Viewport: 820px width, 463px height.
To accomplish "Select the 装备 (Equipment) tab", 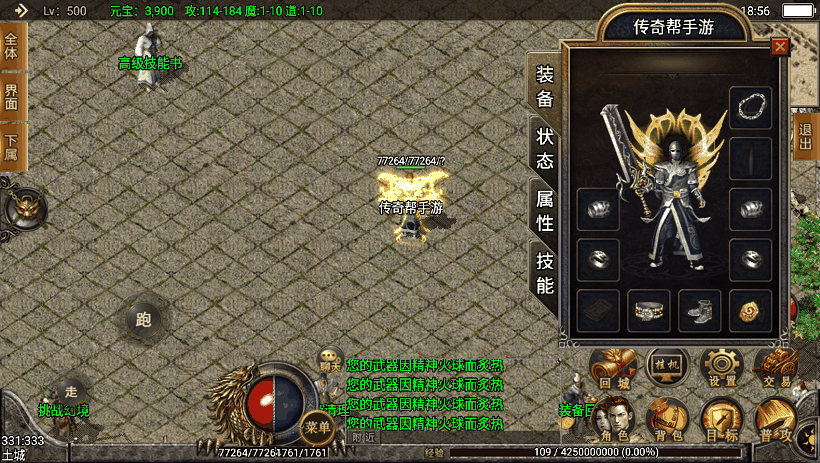I will (x=545, y=86).
